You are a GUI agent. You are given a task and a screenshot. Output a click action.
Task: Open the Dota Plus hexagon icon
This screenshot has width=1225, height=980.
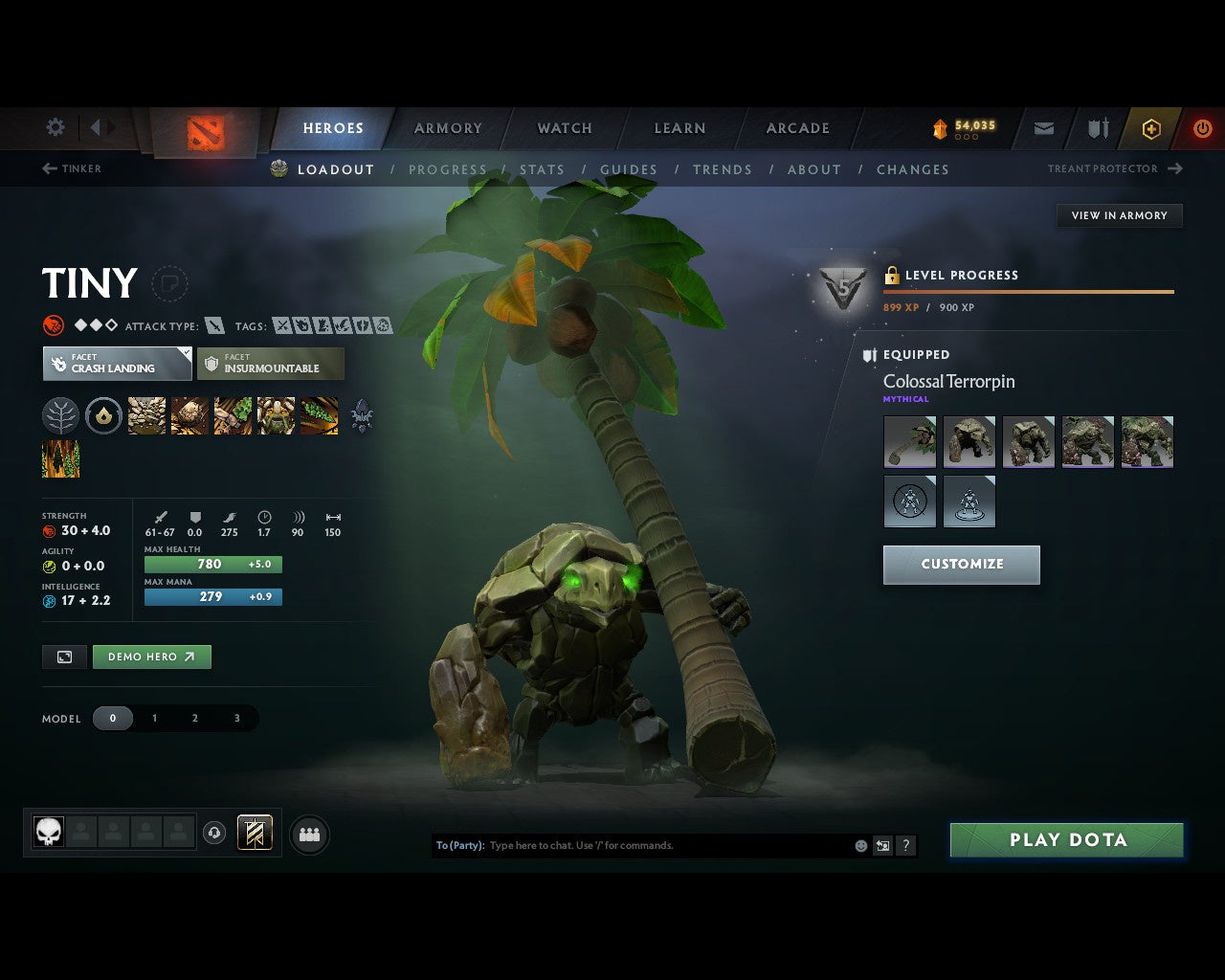(1150, 128)
